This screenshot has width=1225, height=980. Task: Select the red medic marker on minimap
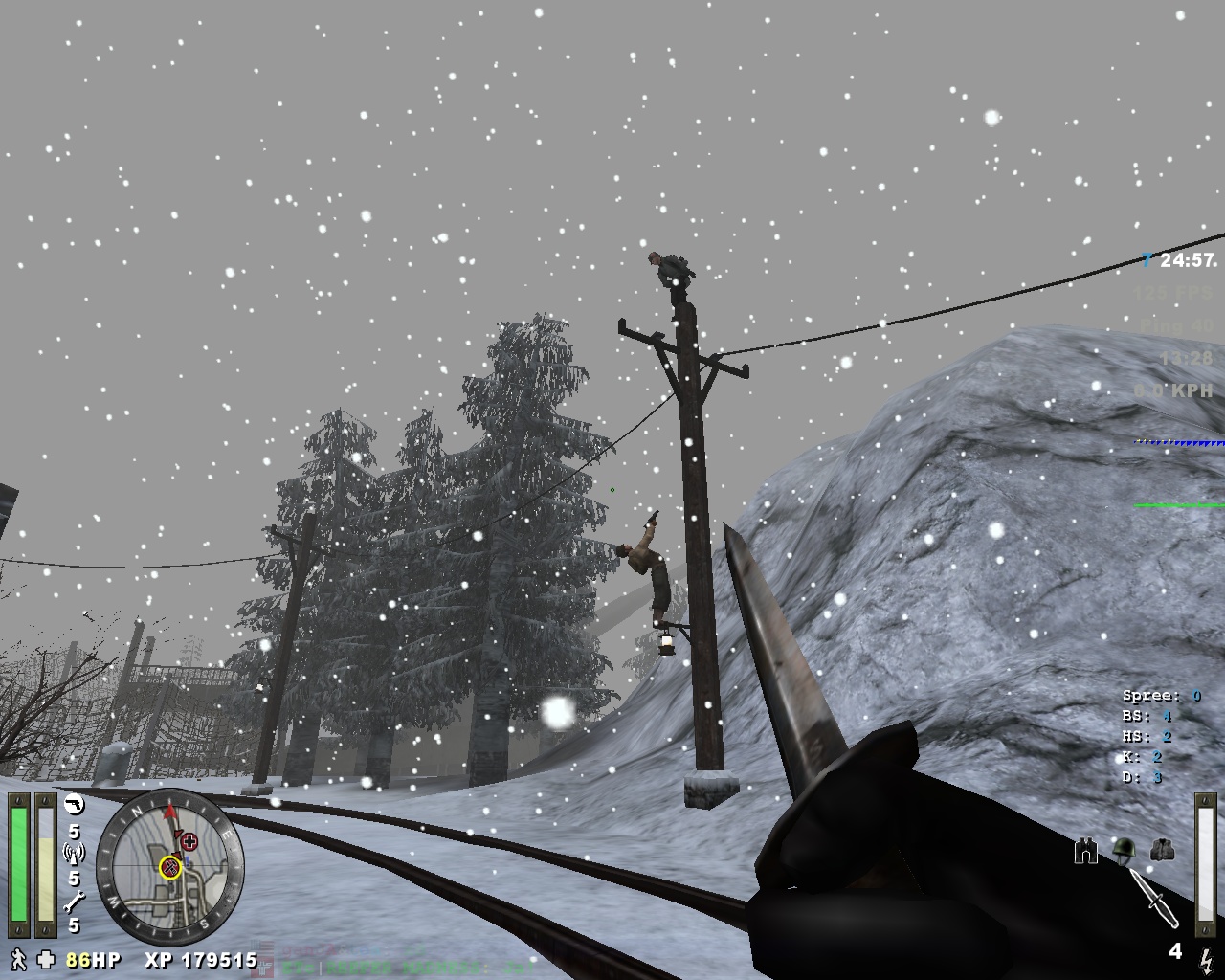coord(189,842)
